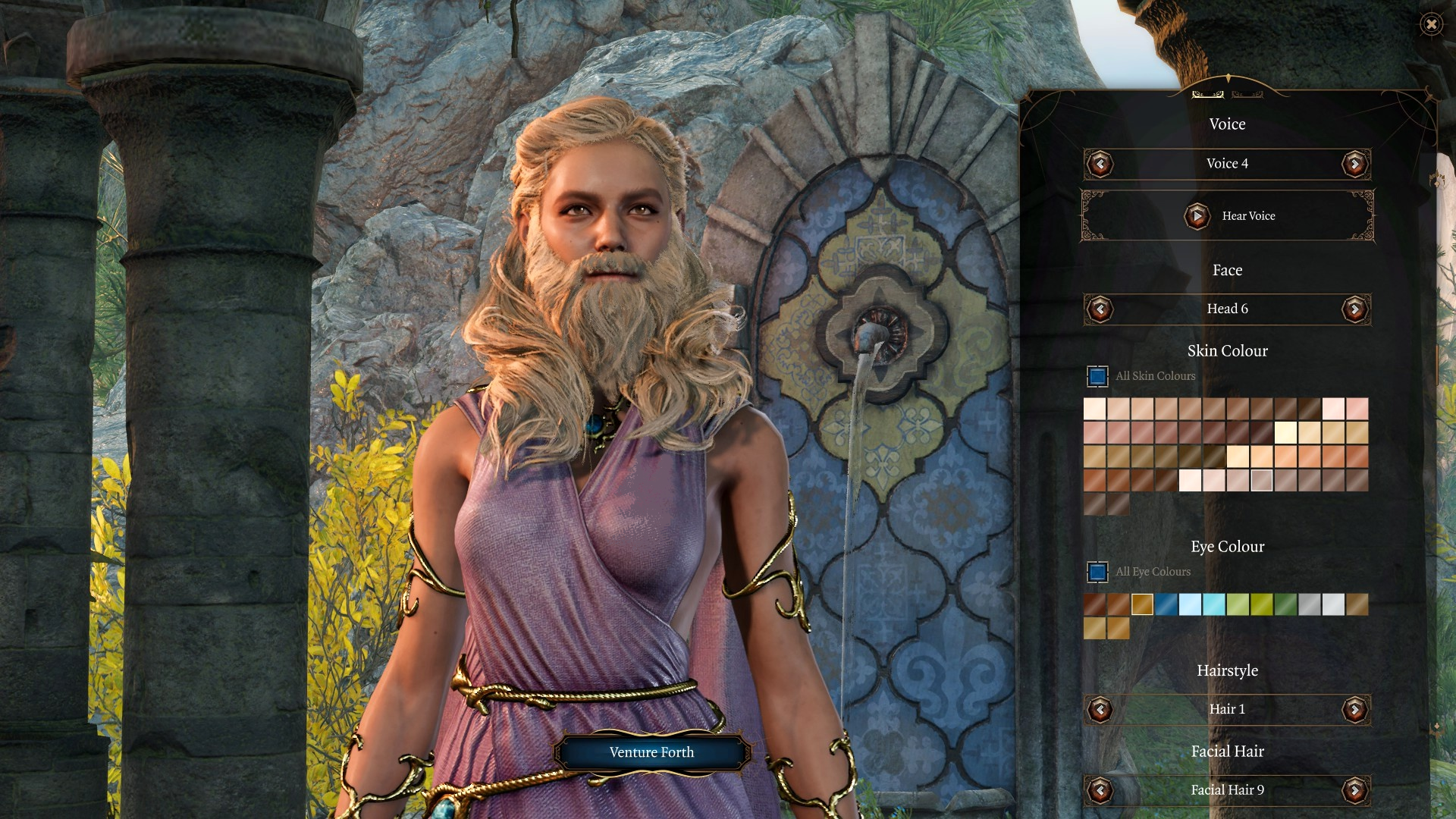This screenshot has height=819, width=1456.
Task: Play the Hear Voice sample
Action: coord(1197,216)
